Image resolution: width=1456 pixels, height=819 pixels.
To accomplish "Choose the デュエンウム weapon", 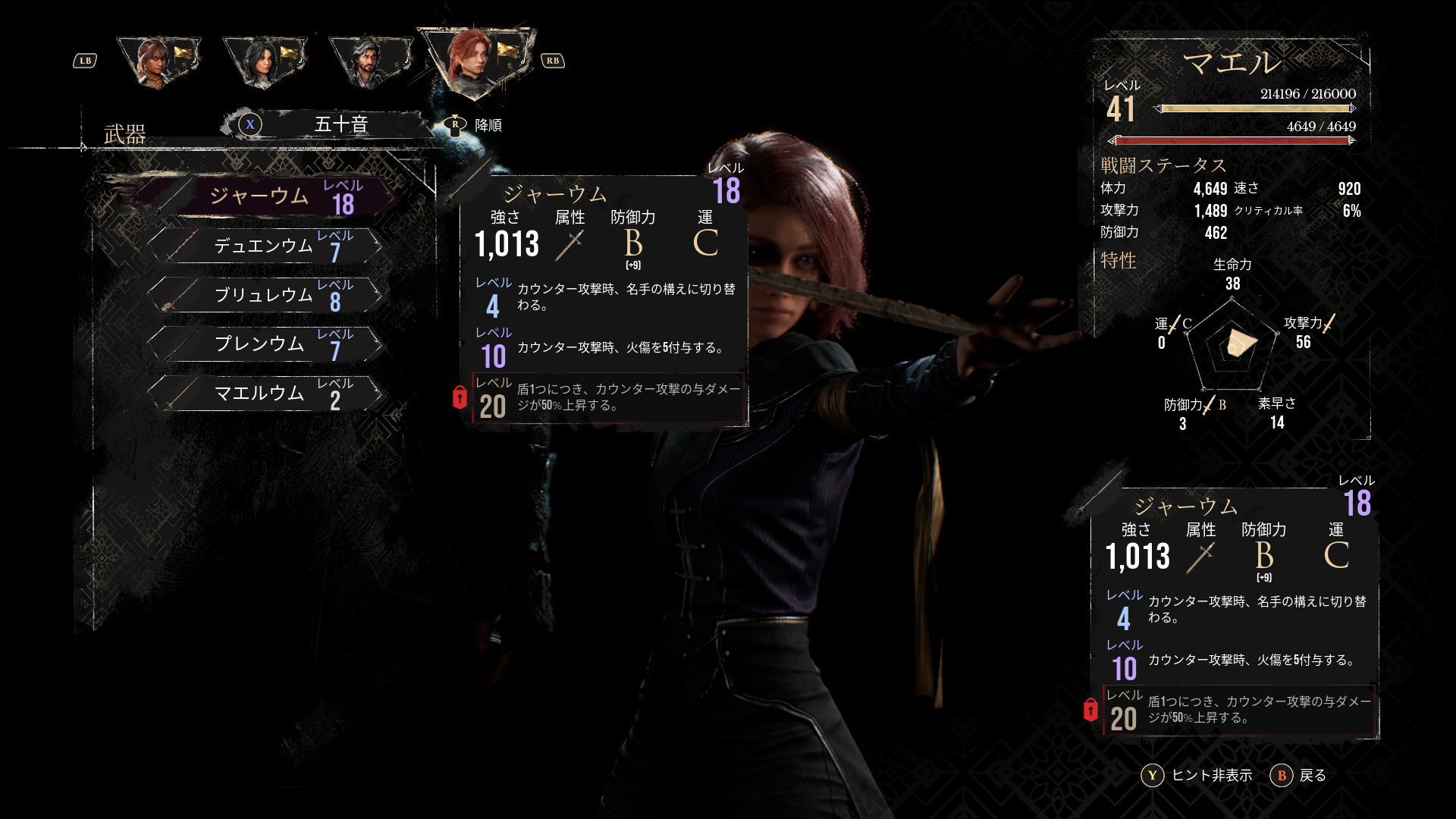I will (x=265, y=246).
